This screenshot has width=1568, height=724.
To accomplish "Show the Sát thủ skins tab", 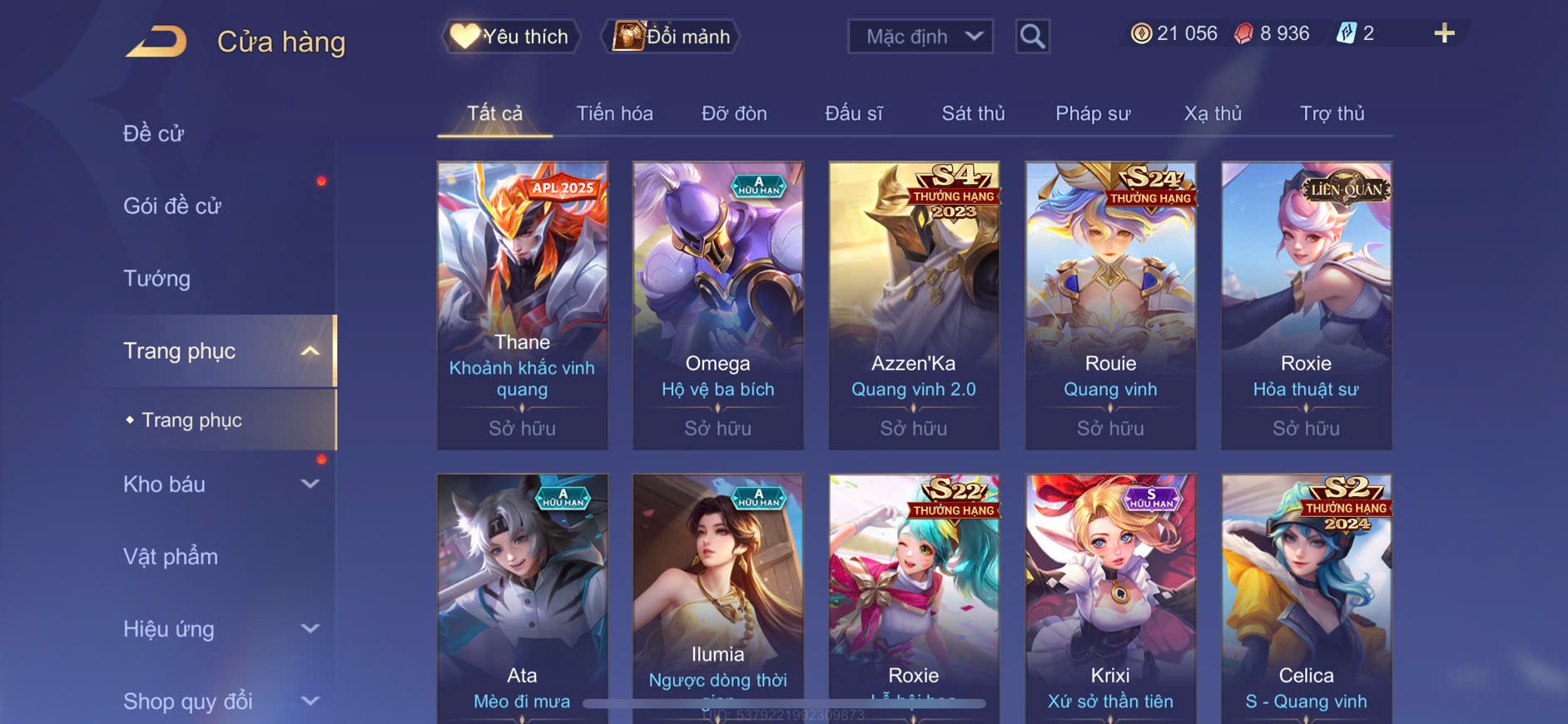I will click(x=973, y=113).
